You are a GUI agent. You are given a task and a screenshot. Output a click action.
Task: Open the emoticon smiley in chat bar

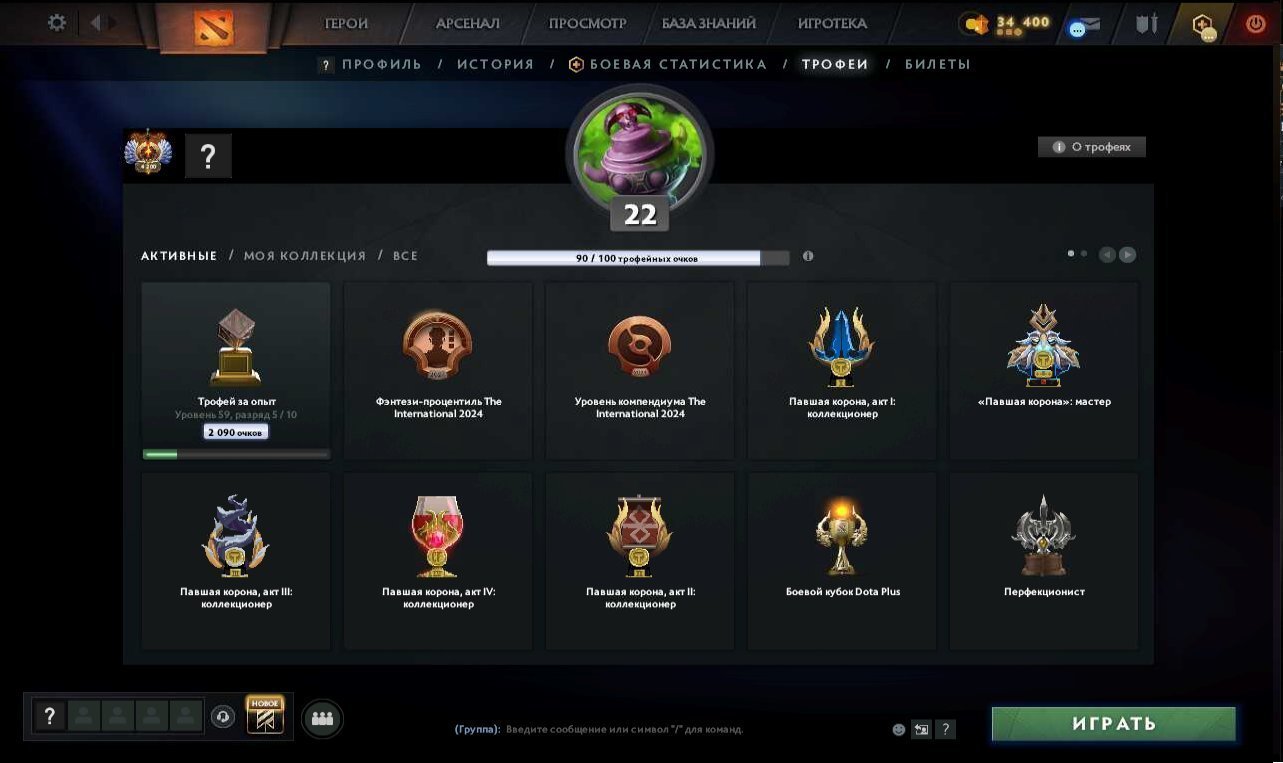coord(899,729)
